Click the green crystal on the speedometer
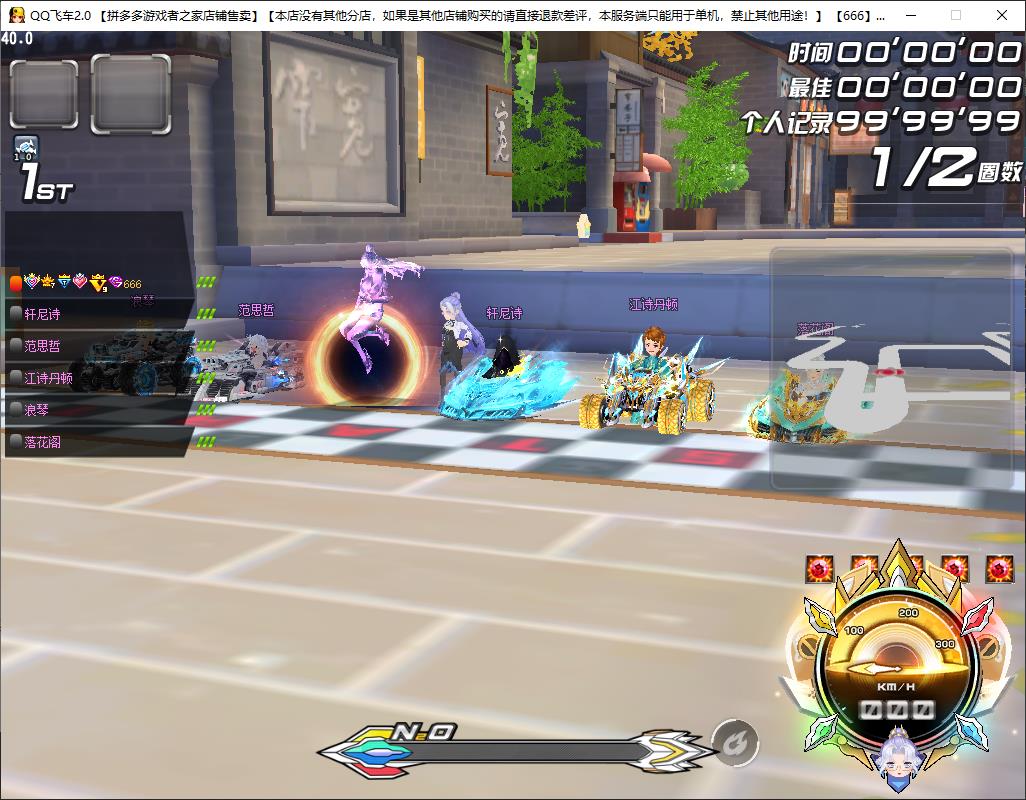 coord(822,730)
